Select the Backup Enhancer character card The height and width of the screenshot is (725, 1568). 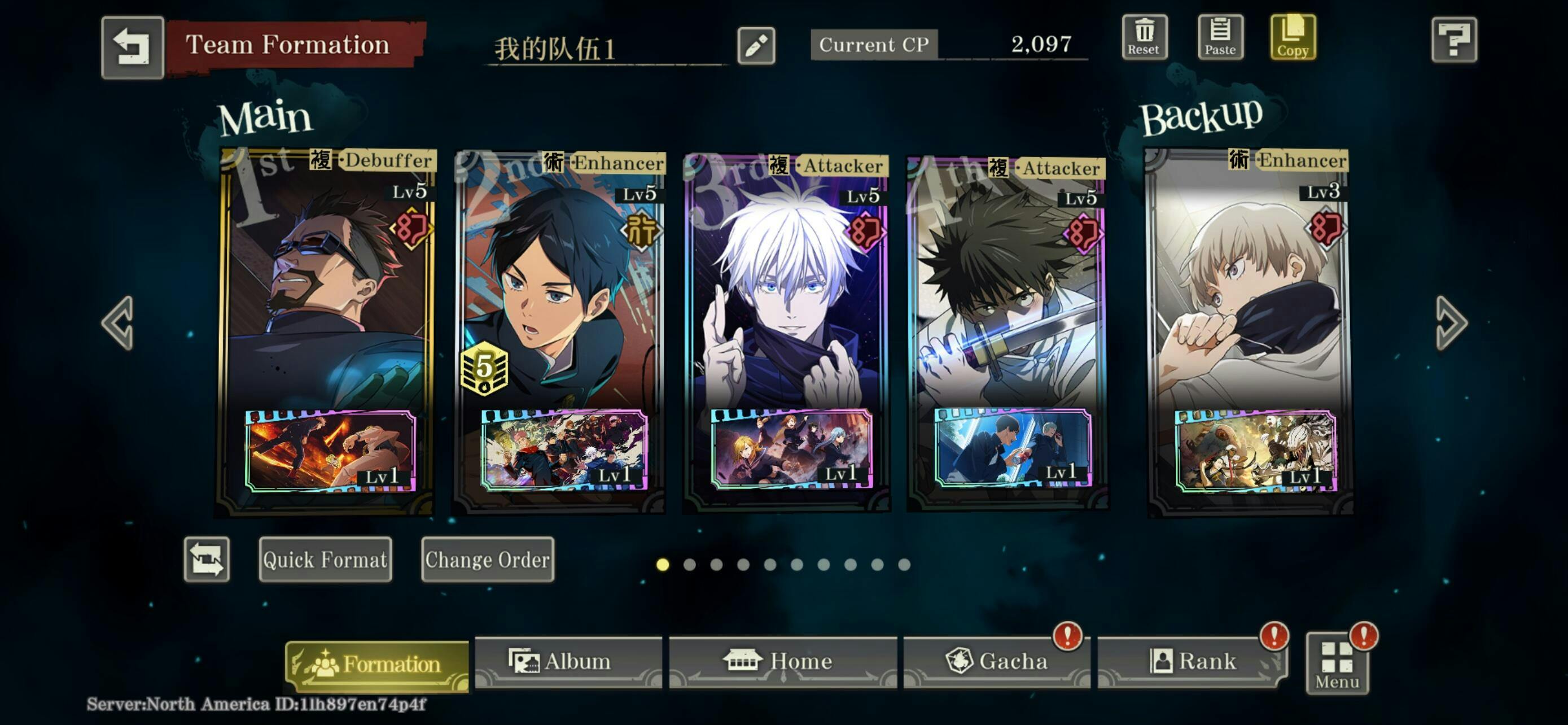click(1248, 292)
